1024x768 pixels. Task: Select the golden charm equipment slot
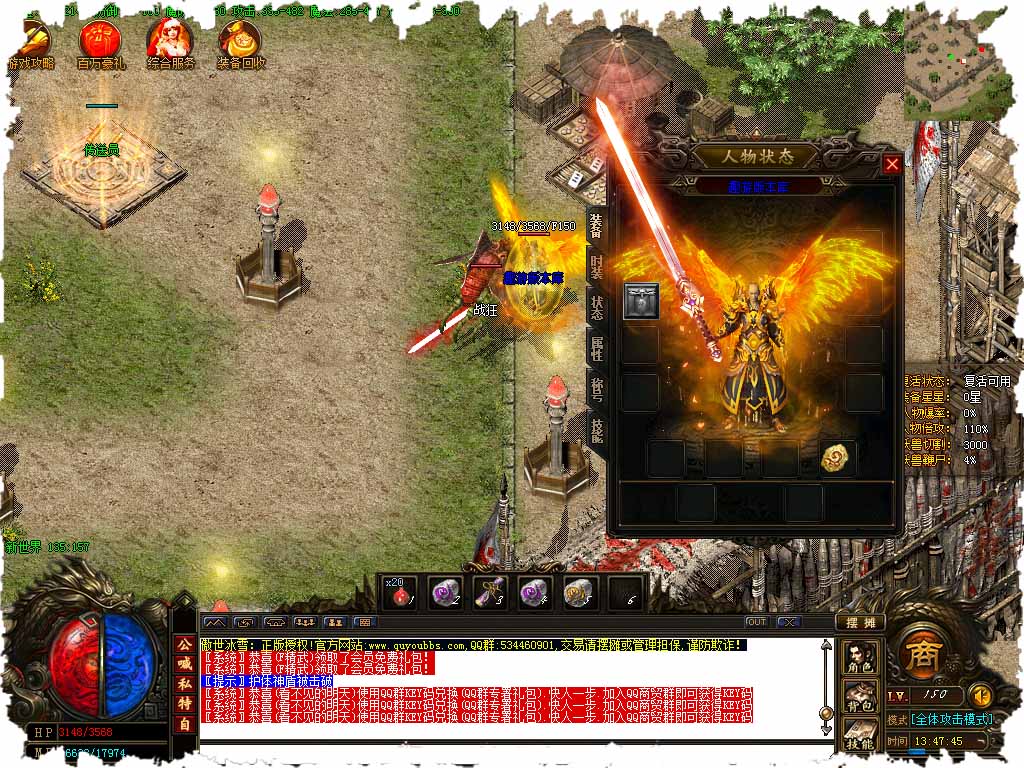pos(837,457)
